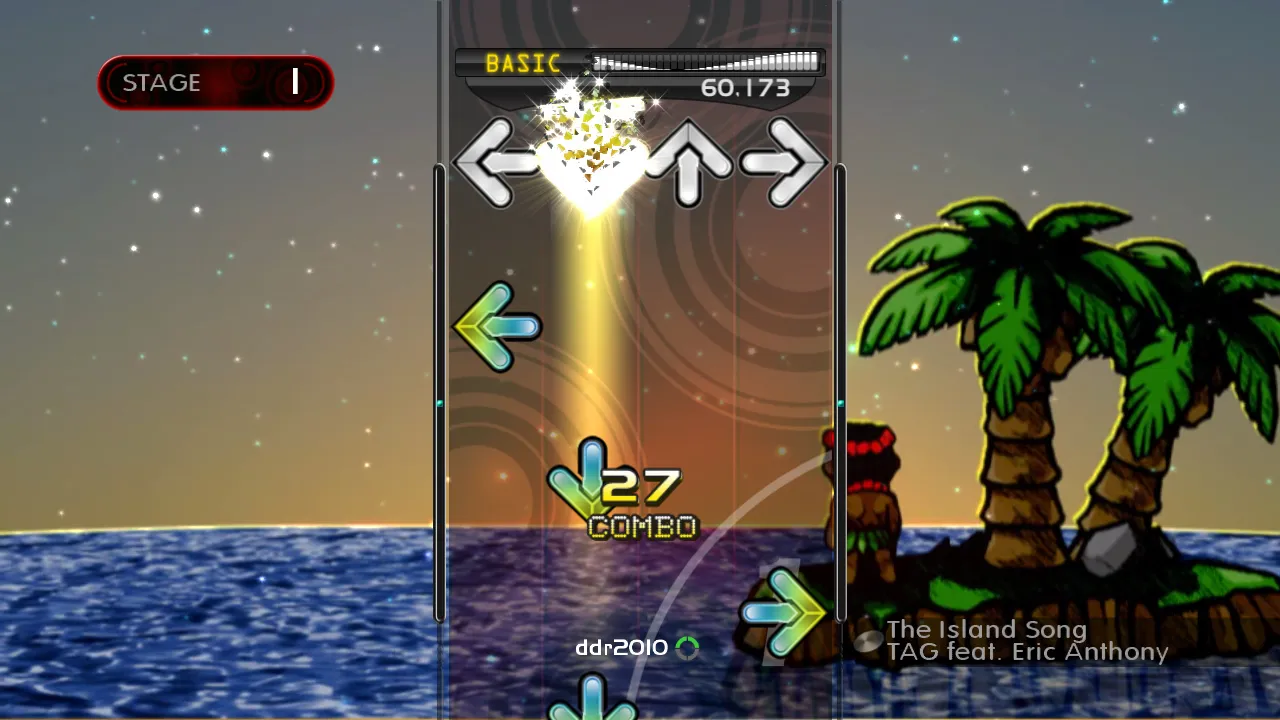The width and height of the screenshot is (1280, 720).
Task: Click the ddr2010 logo watermark
Action: (x=620, y=647)
